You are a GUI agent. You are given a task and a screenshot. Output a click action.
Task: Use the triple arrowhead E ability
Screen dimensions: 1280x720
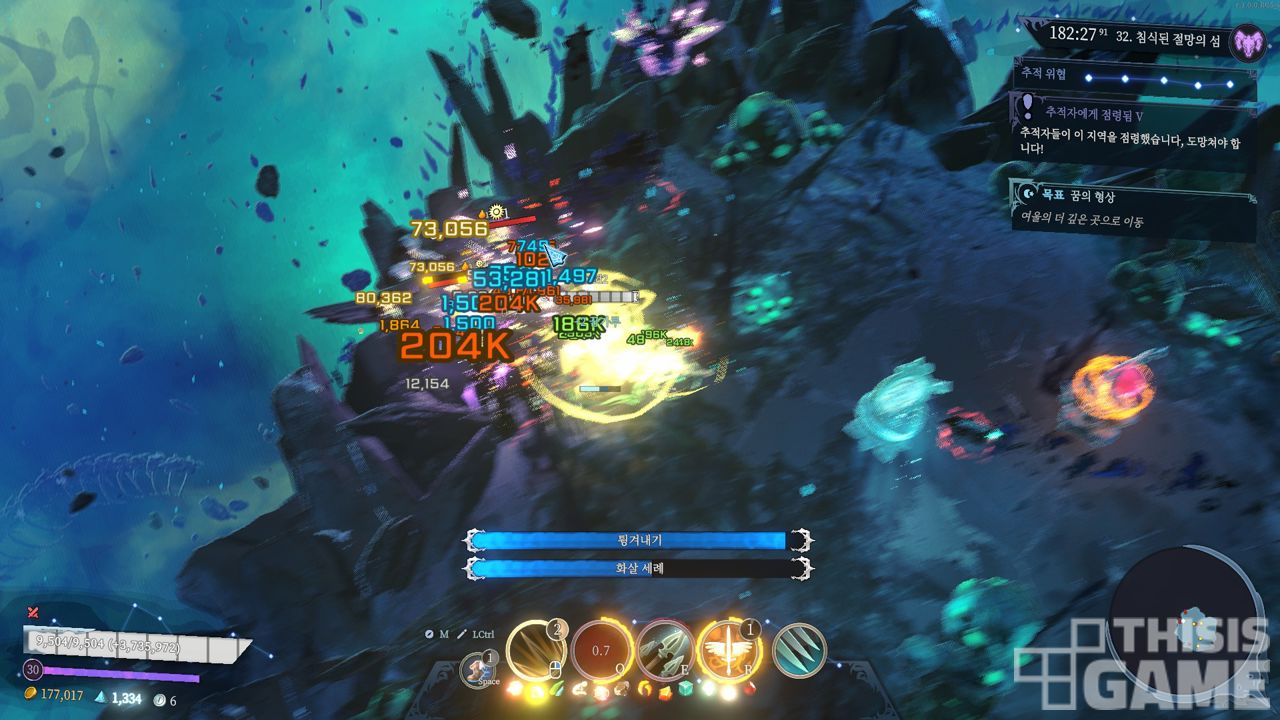click(664, 650)
